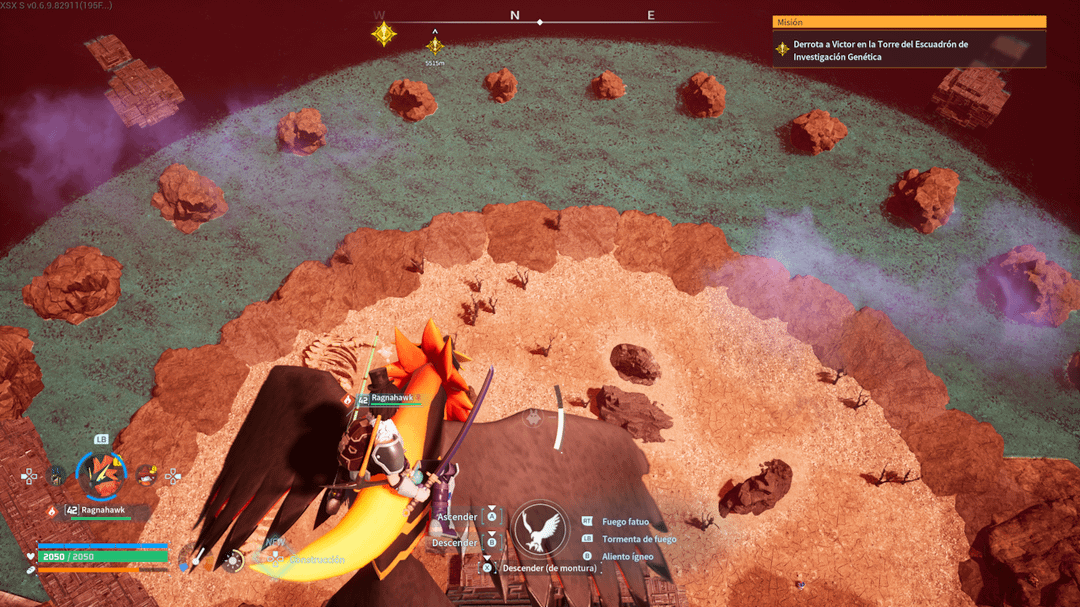This screenshot has height=607, width=1080.
Task: Switch to the previous Pal left of Ragnahawk
Action: click(x=58, y=475)
